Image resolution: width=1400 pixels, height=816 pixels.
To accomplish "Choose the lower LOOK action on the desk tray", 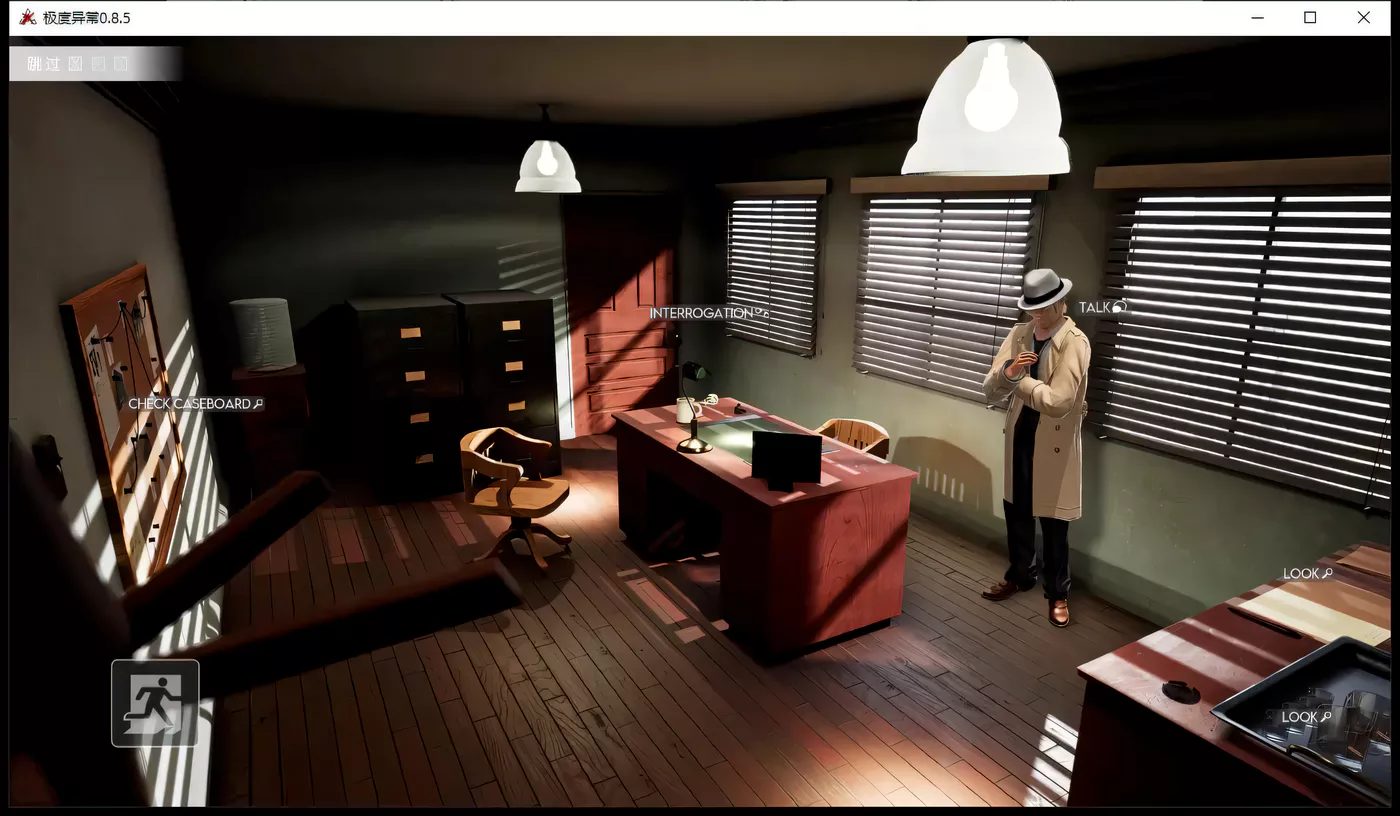I will click(1301, 717).
